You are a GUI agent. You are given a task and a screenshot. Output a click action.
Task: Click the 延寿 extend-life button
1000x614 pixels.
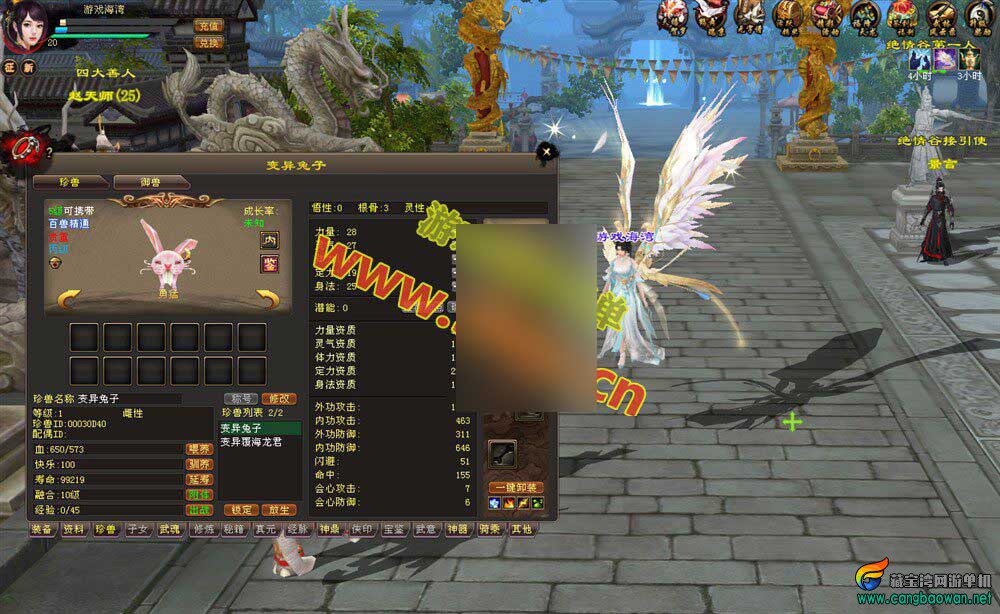(x=199, y=479)
